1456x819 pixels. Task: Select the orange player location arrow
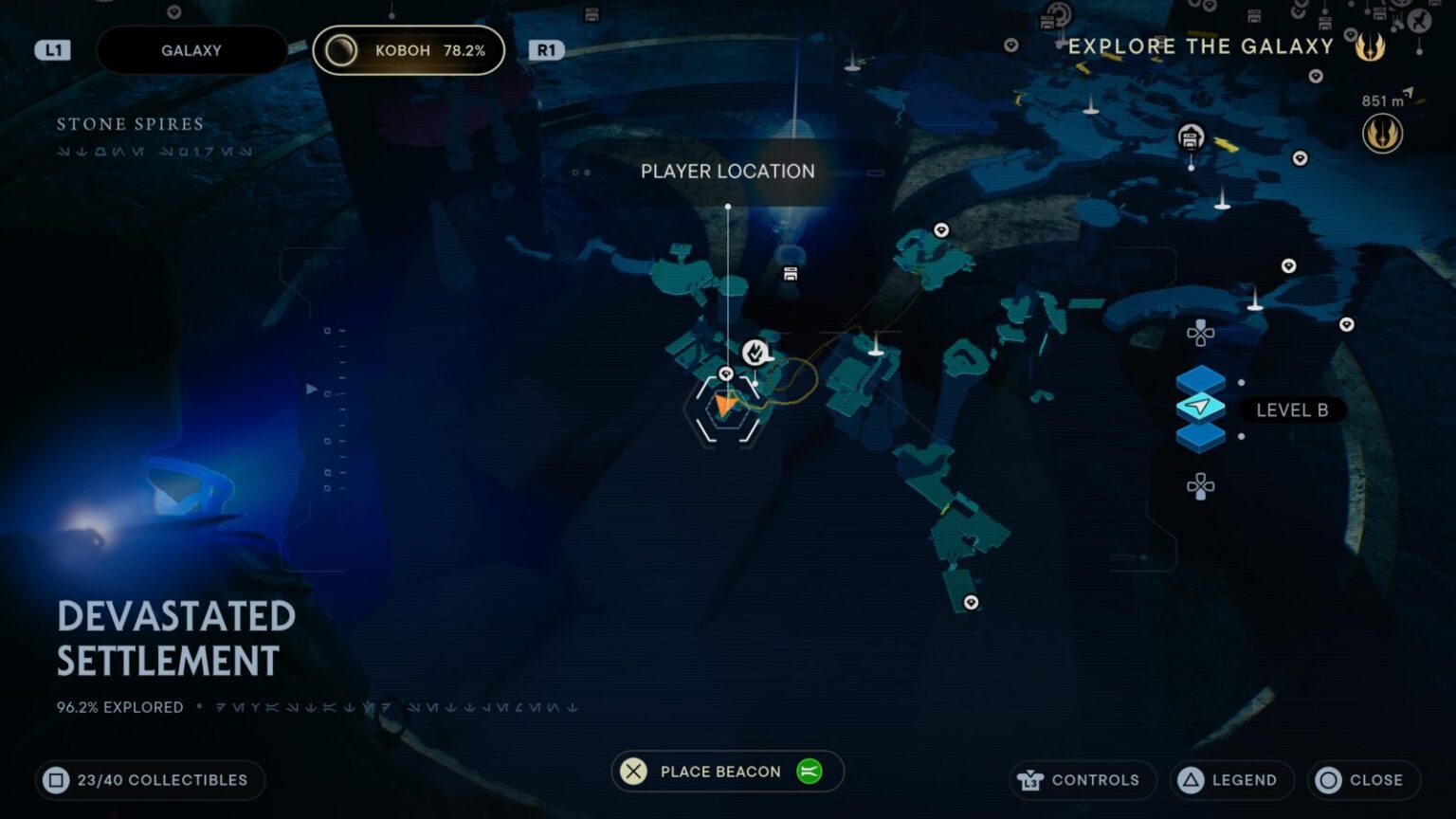pyautogui.click(x=726, y=406)
